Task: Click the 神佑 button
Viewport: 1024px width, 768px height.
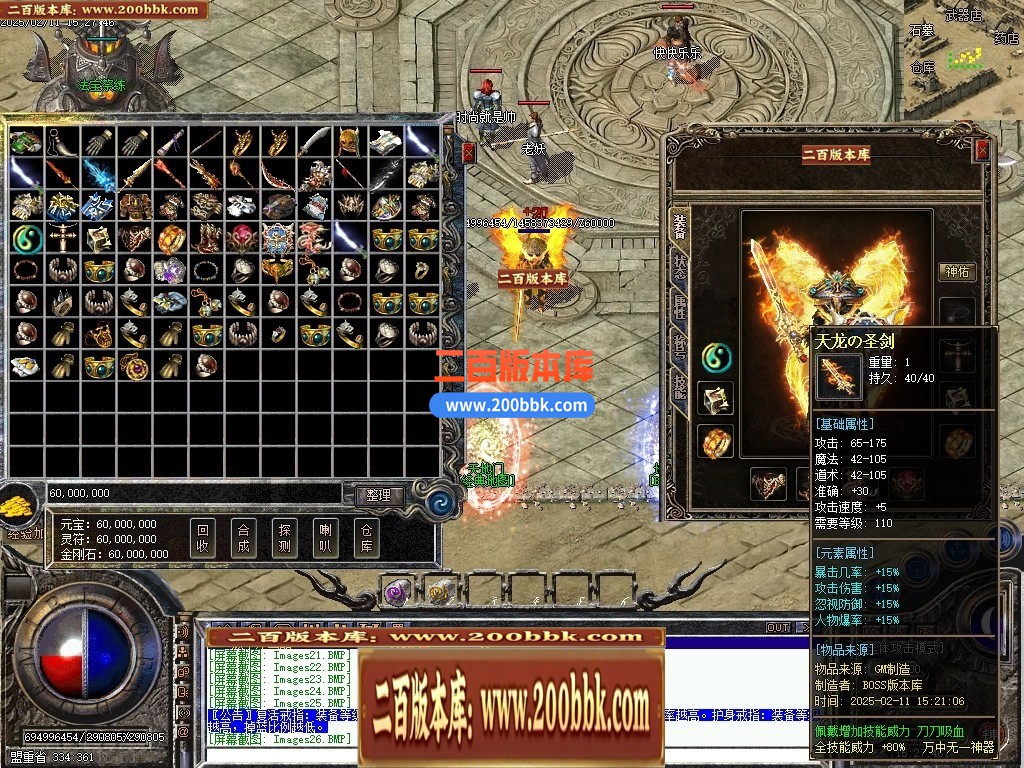Action: 957,271
